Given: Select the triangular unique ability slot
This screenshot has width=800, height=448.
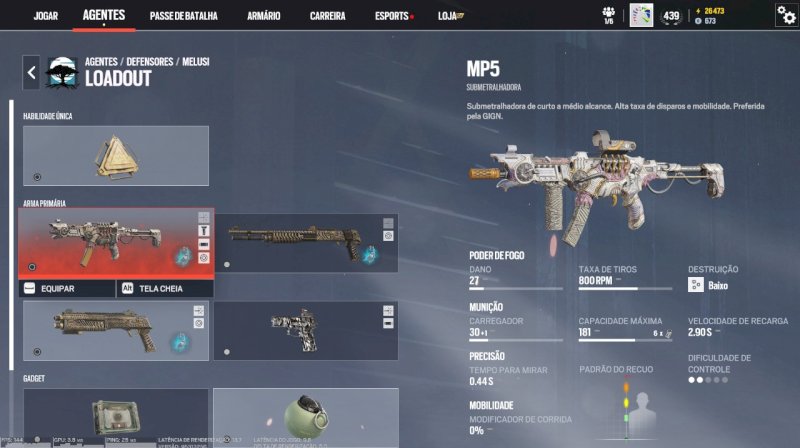Looking at the screenshot, I should 115,155.
